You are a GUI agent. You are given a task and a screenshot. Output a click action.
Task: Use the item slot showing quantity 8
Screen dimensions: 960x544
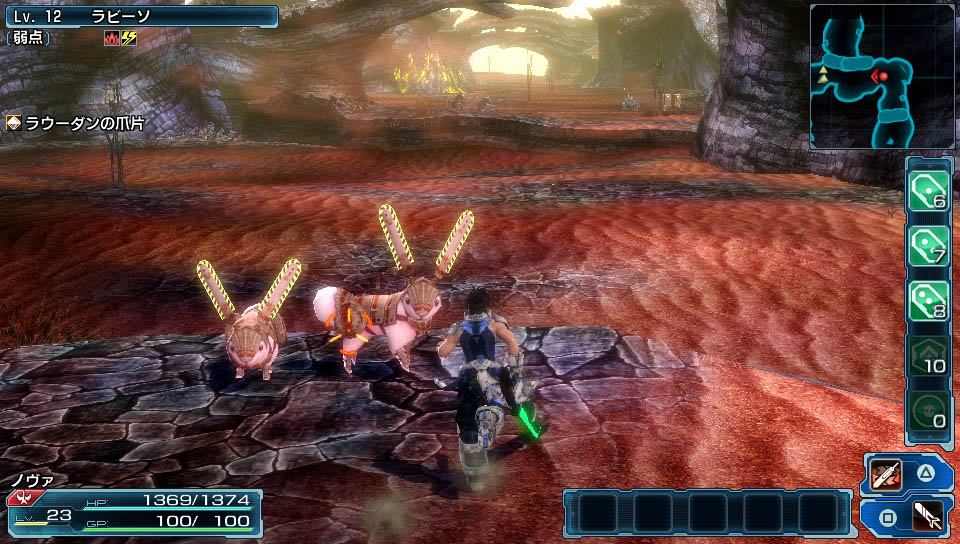point(927,299)
